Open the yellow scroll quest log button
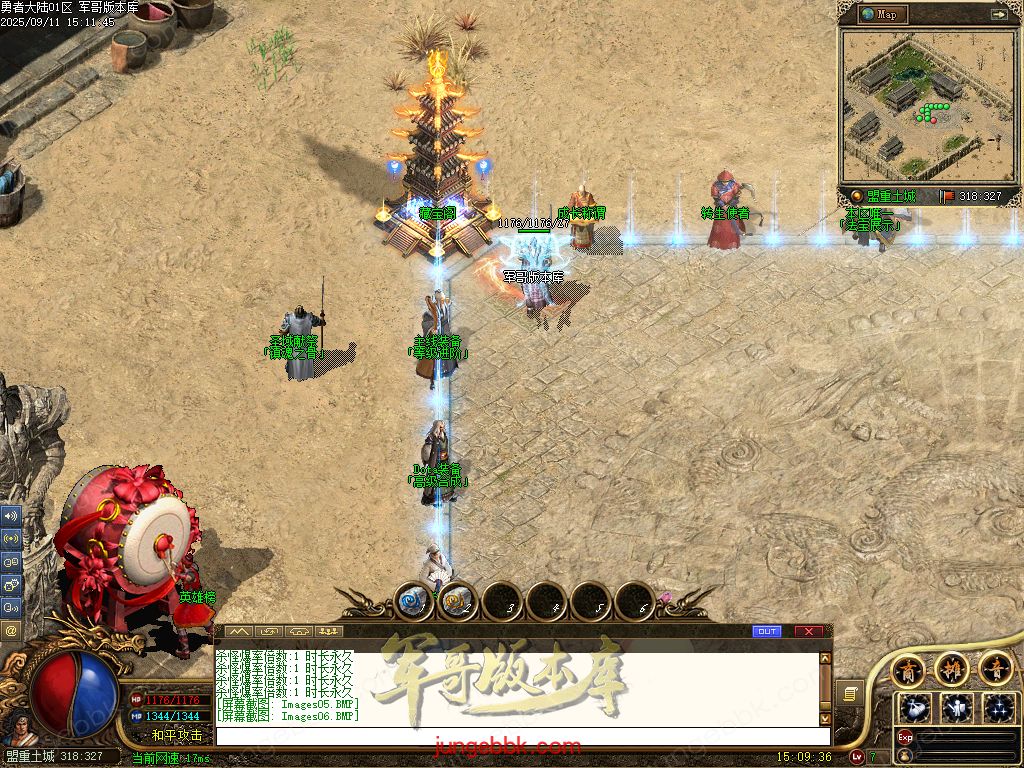Screen dimensions: 1024x768 849,693
